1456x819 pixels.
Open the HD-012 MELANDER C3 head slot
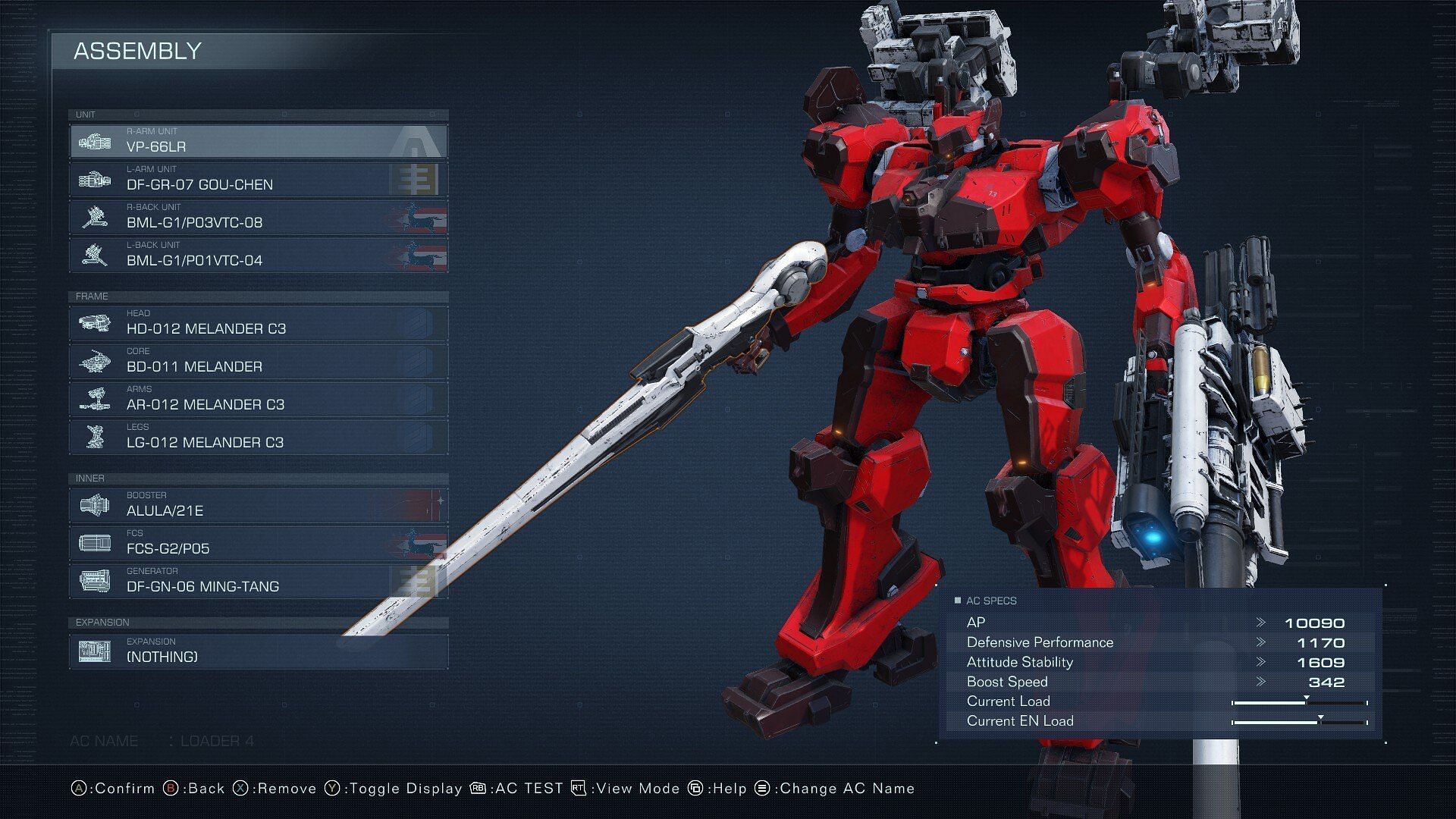[258, 324]
